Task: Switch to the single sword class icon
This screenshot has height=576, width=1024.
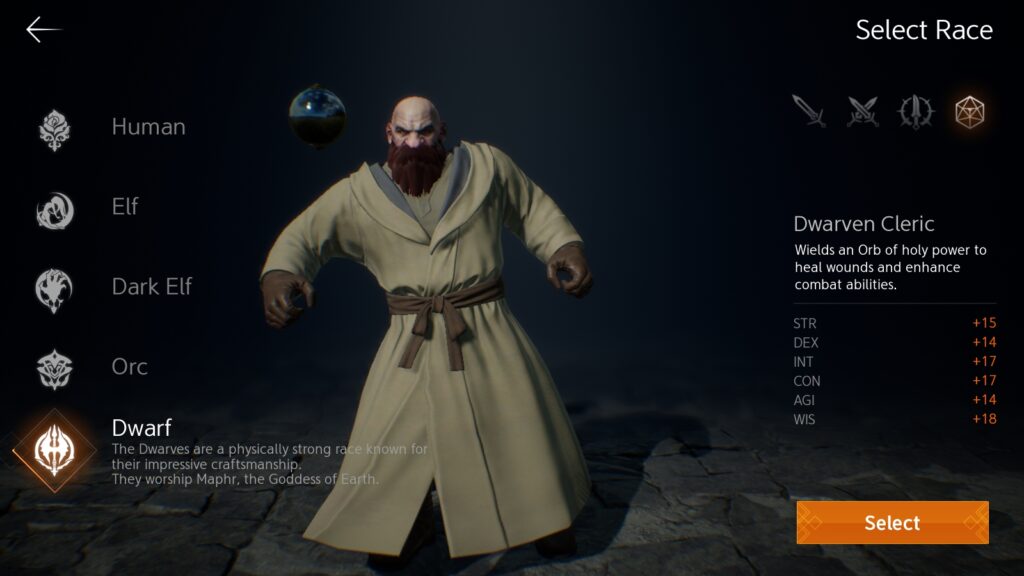Action: (x=810, y=111)
